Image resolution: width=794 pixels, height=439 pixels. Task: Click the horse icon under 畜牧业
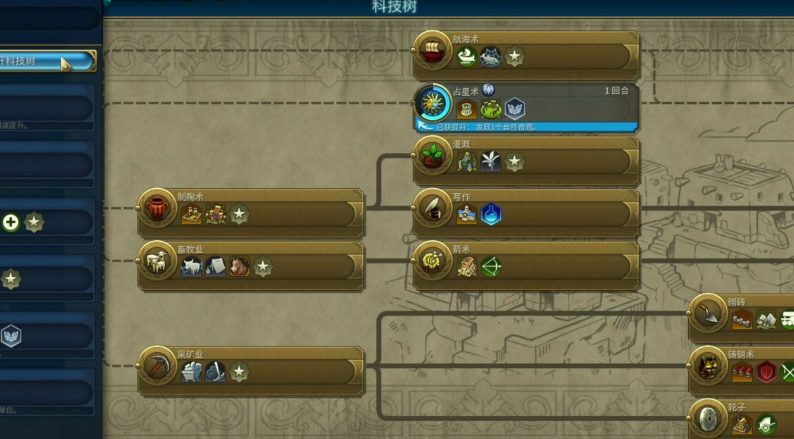[x=240, y=267]
